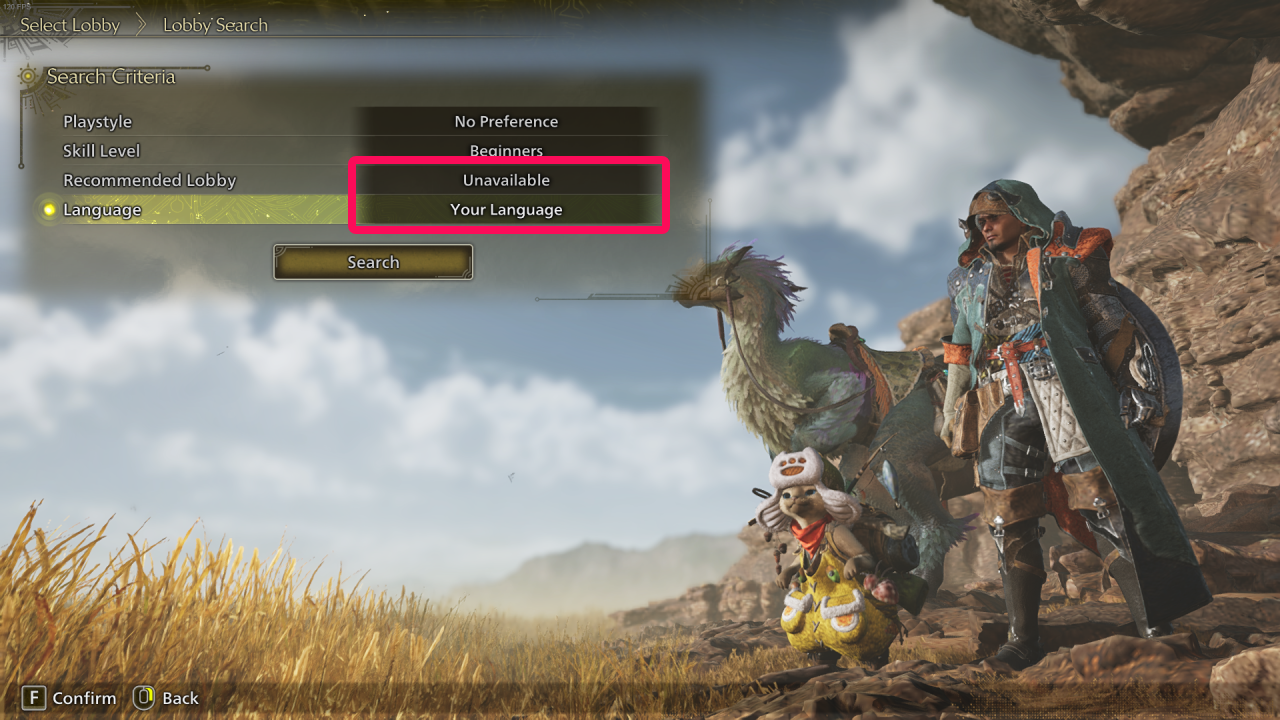Screen dimensions: 1280x720
Task: Click the mouse button Back icon
Action: click(x=143, y=698)
